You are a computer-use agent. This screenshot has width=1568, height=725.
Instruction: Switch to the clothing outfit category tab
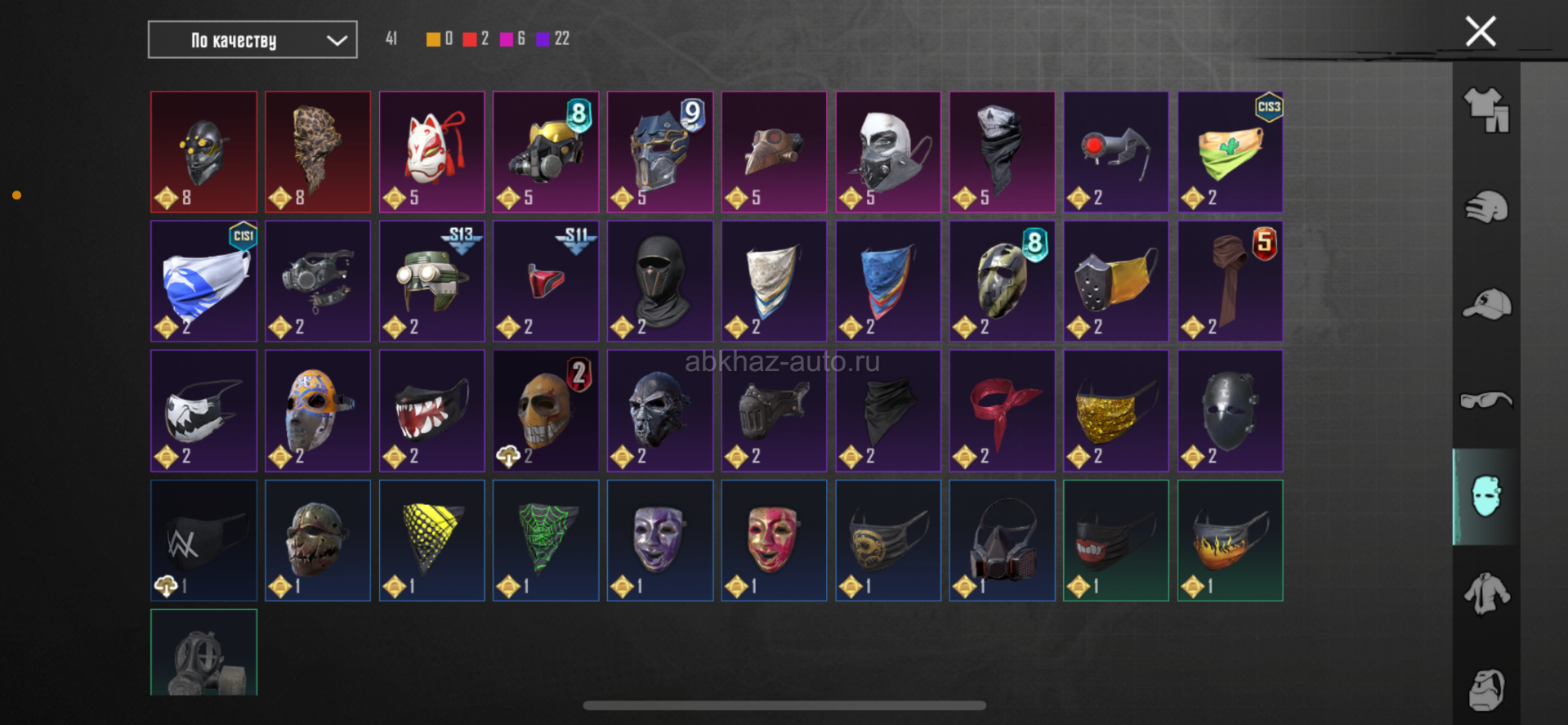point(1485,110)
